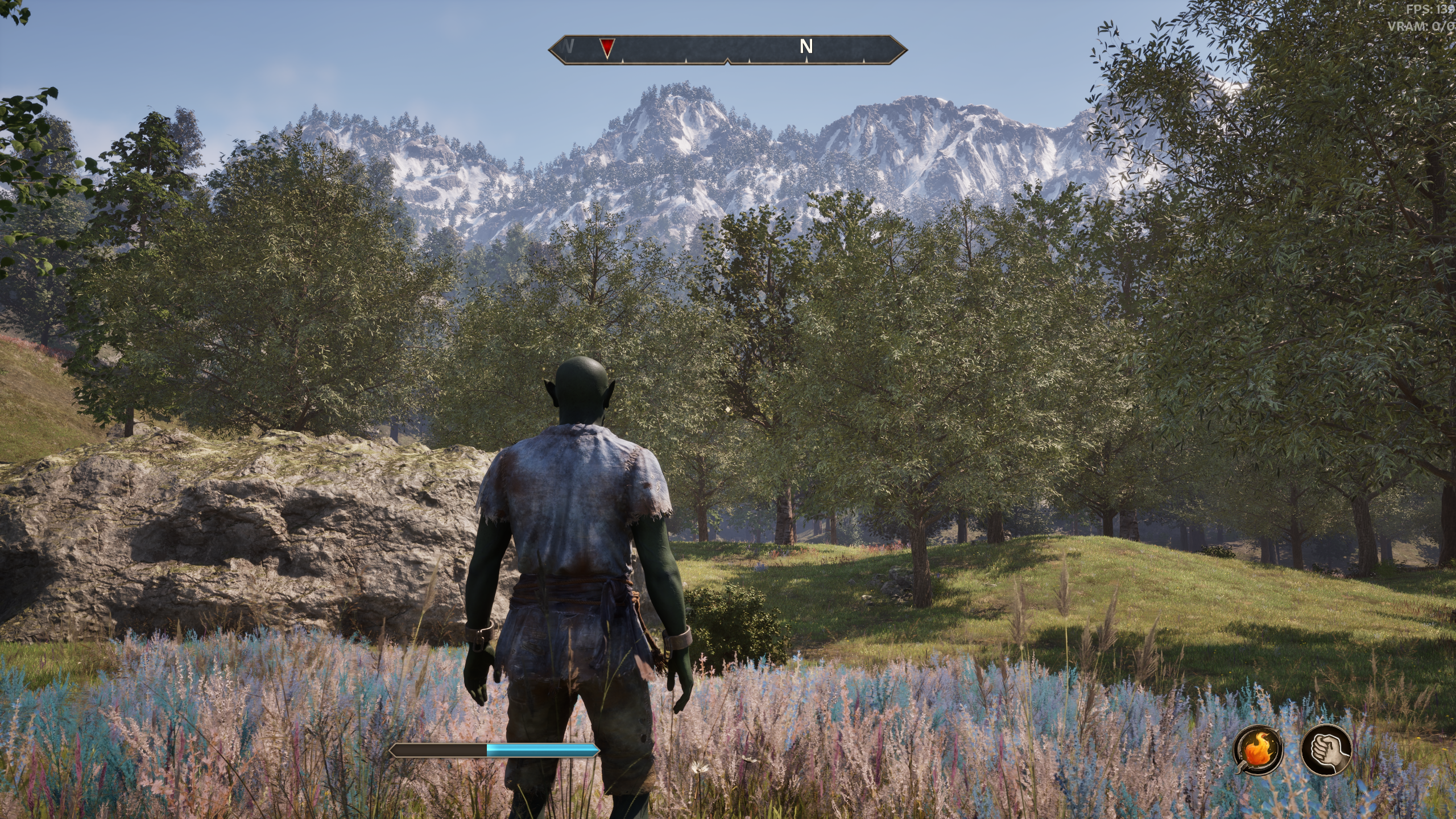Click the red marker on the compass
1456x819 pixels.
(x=607, y=48)
